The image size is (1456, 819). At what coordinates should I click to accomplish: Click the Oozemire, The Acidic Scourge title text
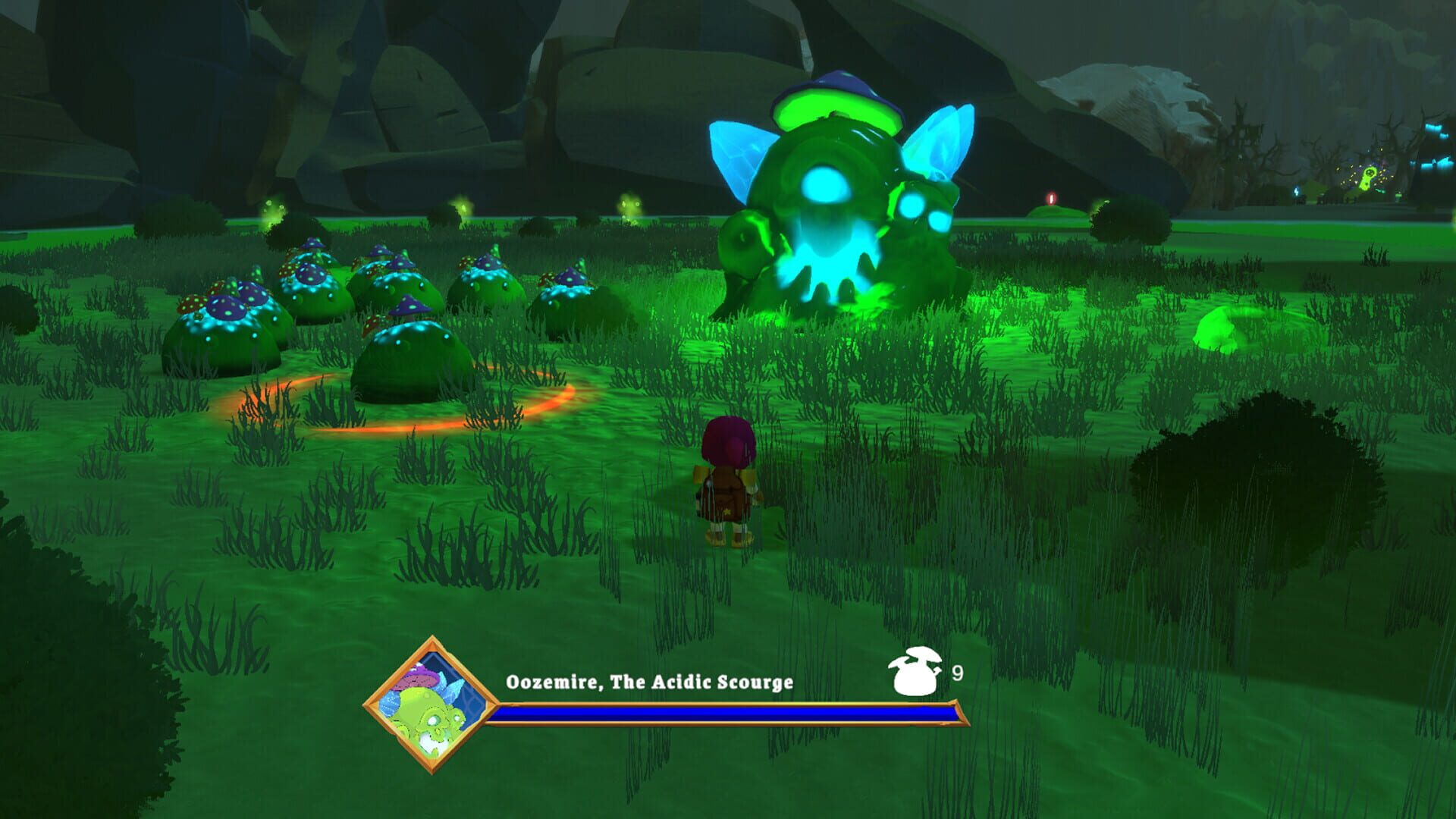652,682
